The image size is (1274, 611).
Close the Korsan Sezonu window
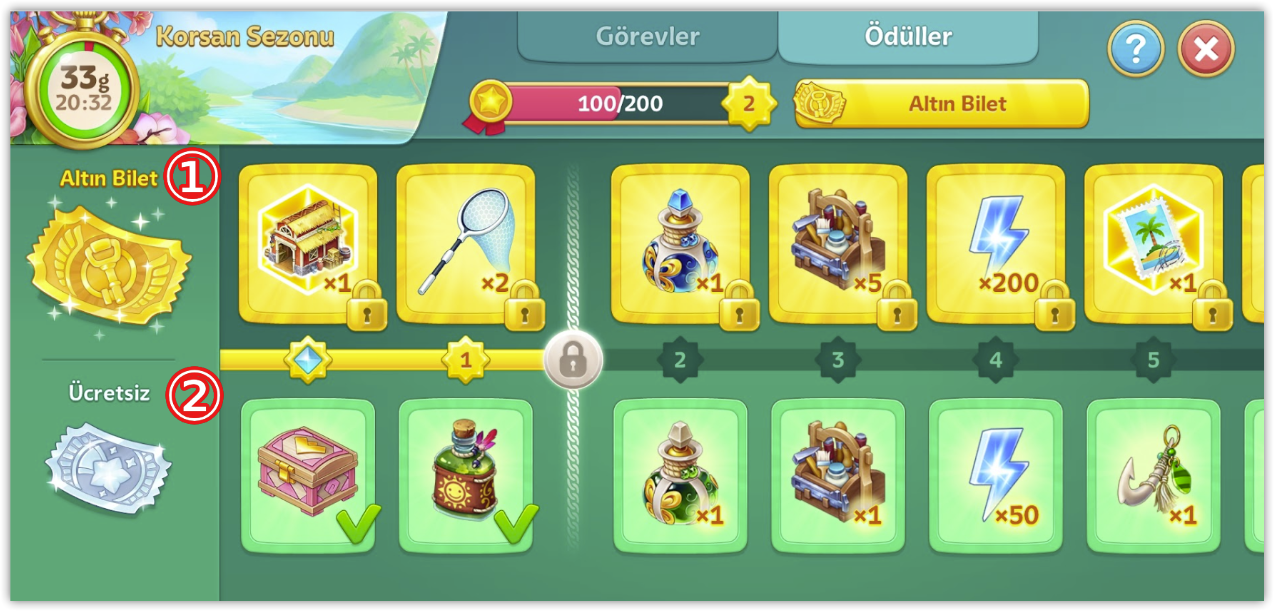pyautogui.click(x=1206, y=48)
